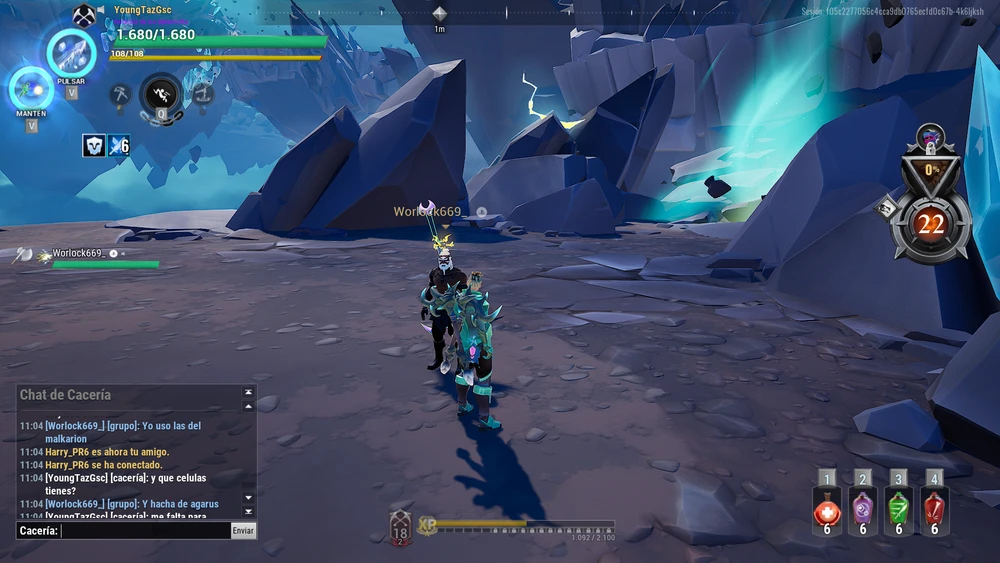Jump to the bottom of chat history
The width and height of the screenshot is (1000, 563).
[249, 511]
